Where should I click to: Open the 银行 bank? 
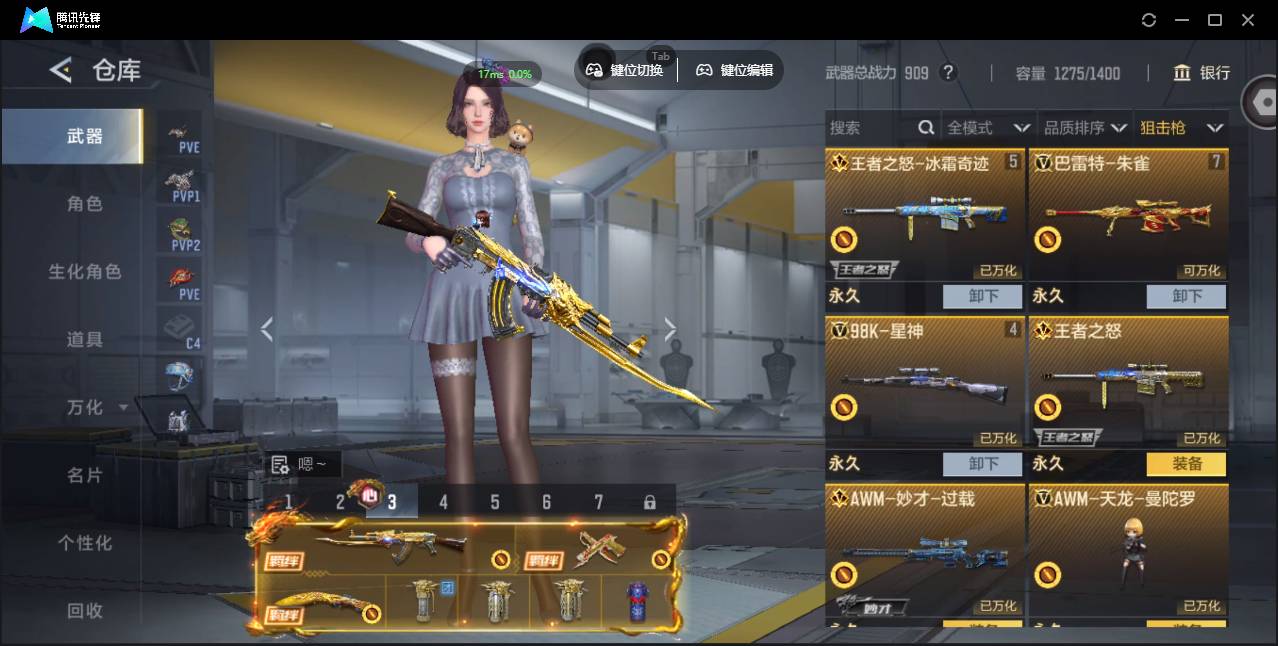(1201, 73)
